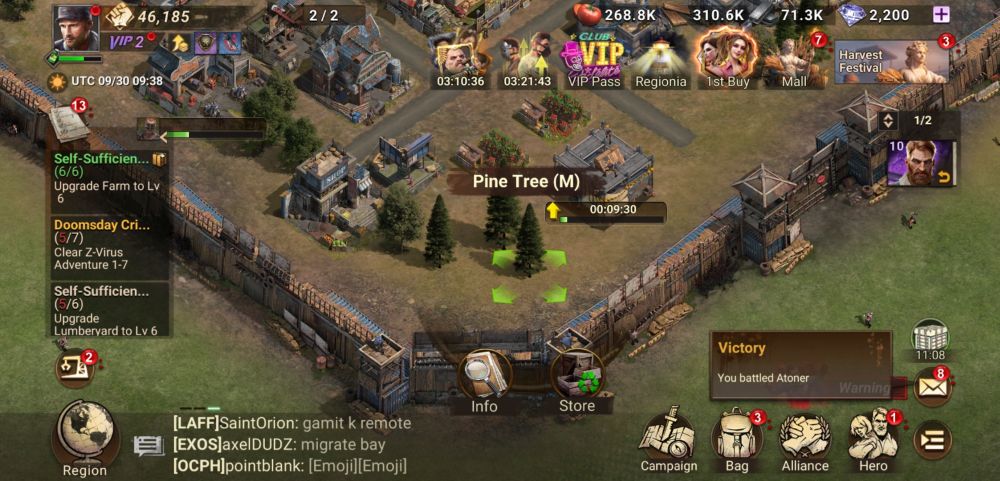Viewport: 1000px width, 481px height.
Task: Open the Region world map
Action: click(85, 435)
